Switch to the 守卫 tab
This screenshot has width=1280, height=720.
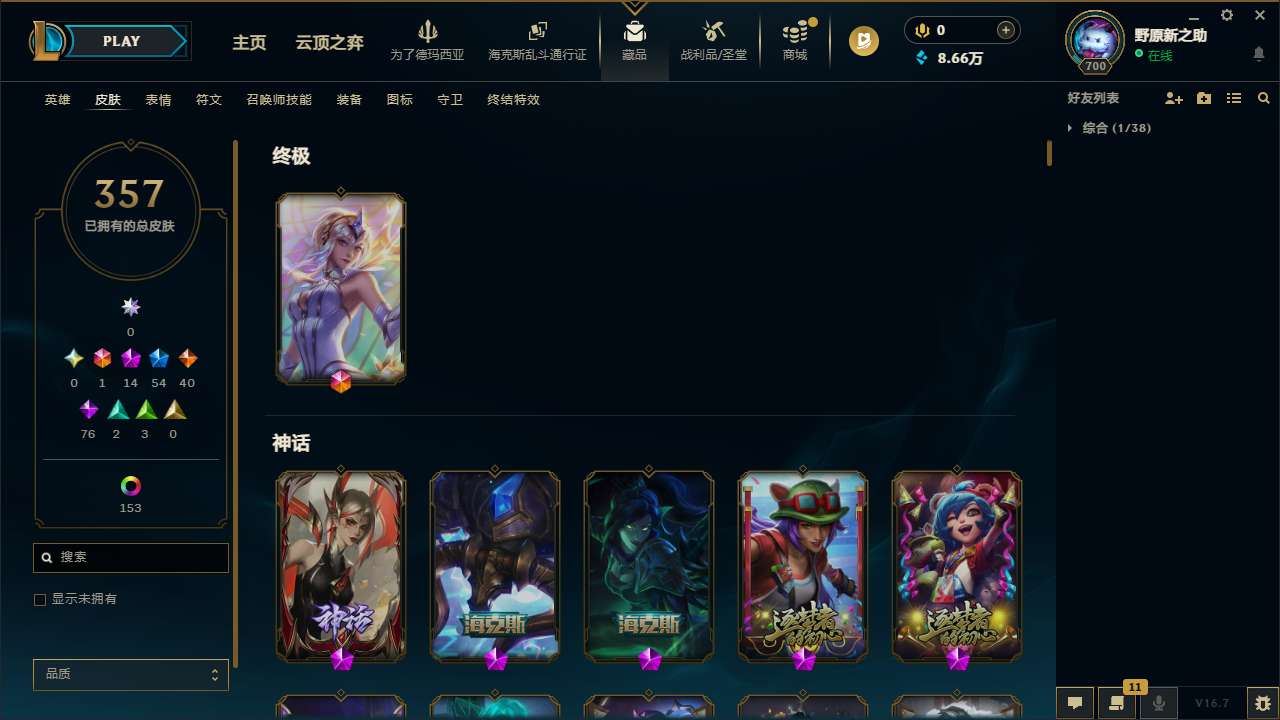[449, 100]
